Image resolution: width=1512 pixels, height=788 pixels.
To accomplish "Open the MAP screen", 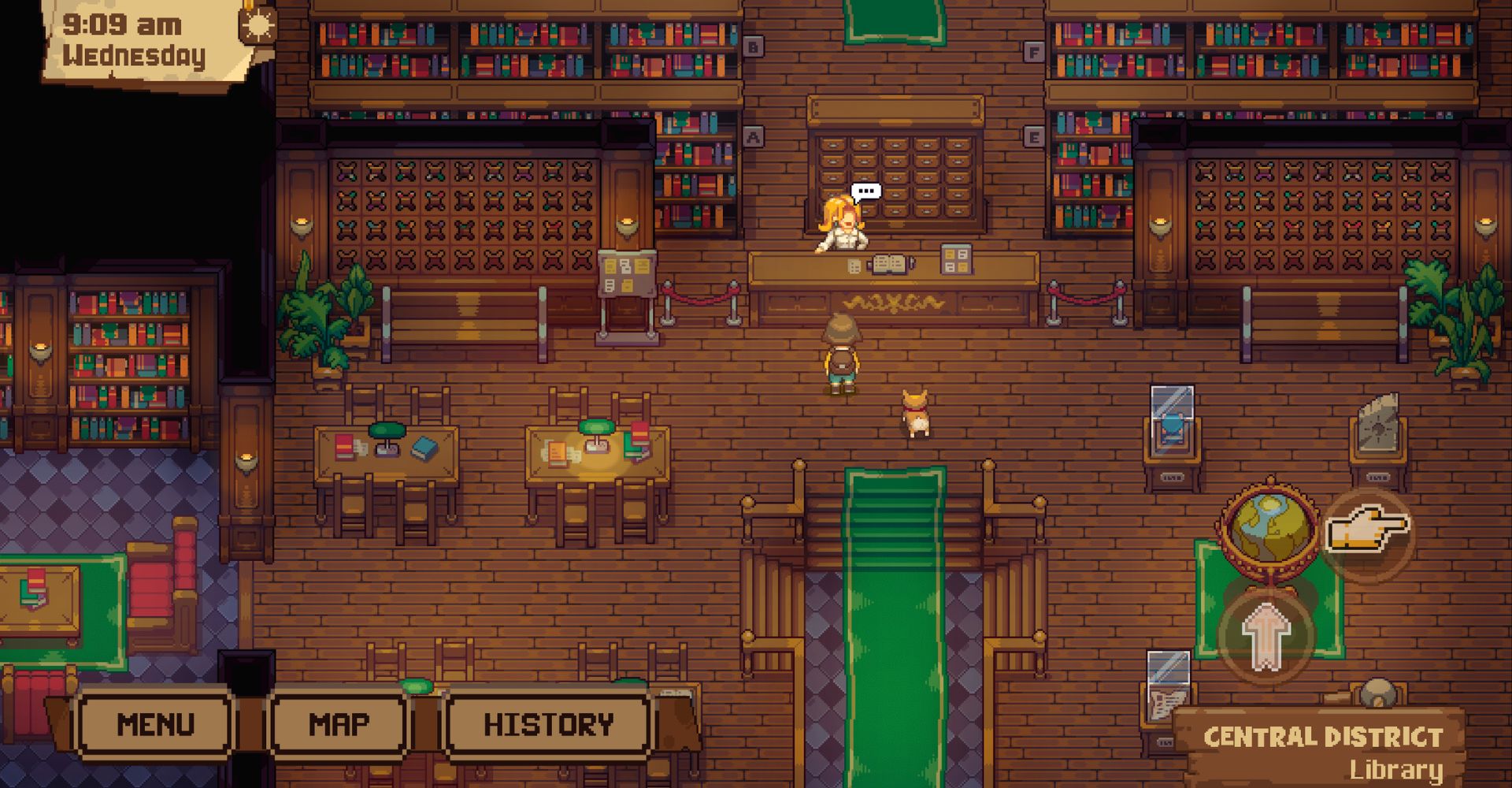I will [339, 724].
